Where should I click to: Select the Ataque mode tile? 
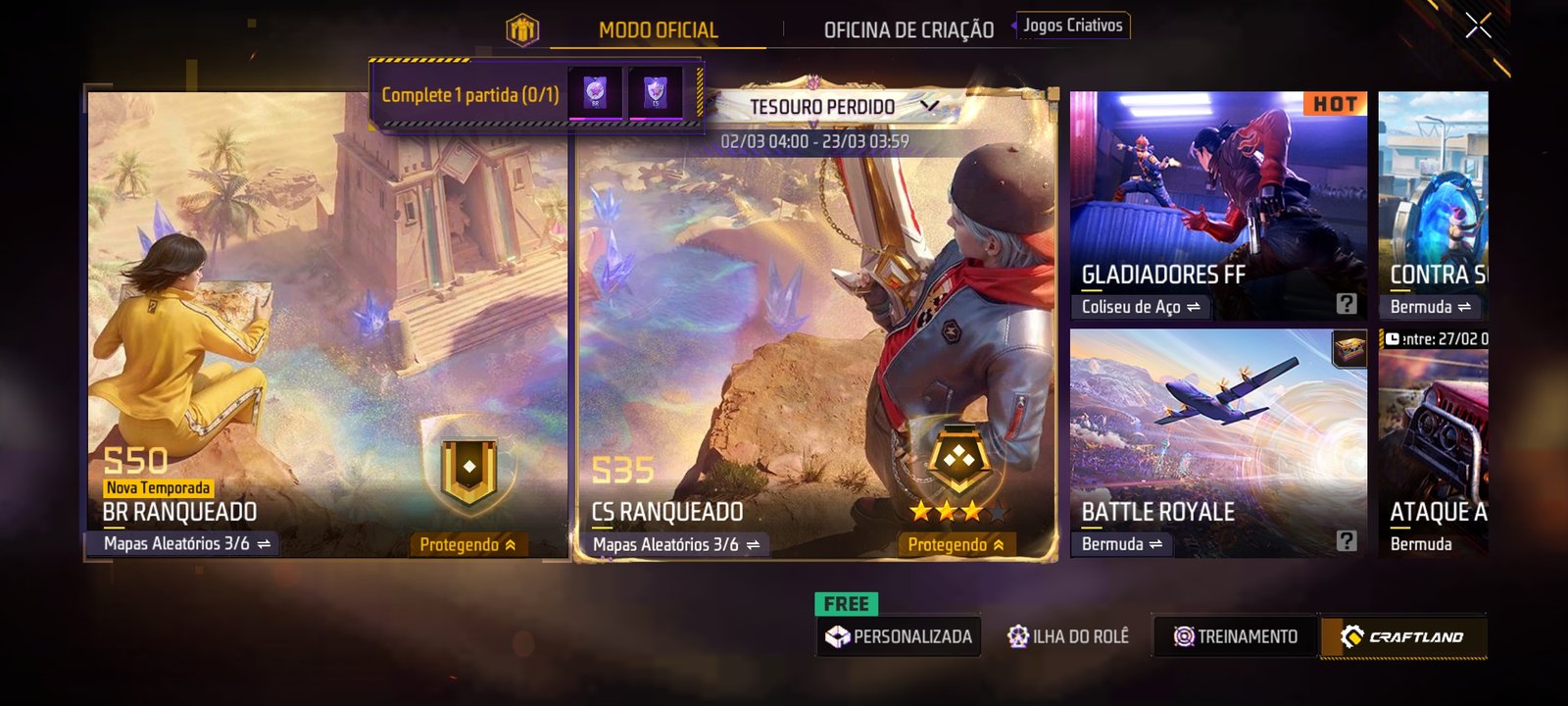(x=1433, y=441)
